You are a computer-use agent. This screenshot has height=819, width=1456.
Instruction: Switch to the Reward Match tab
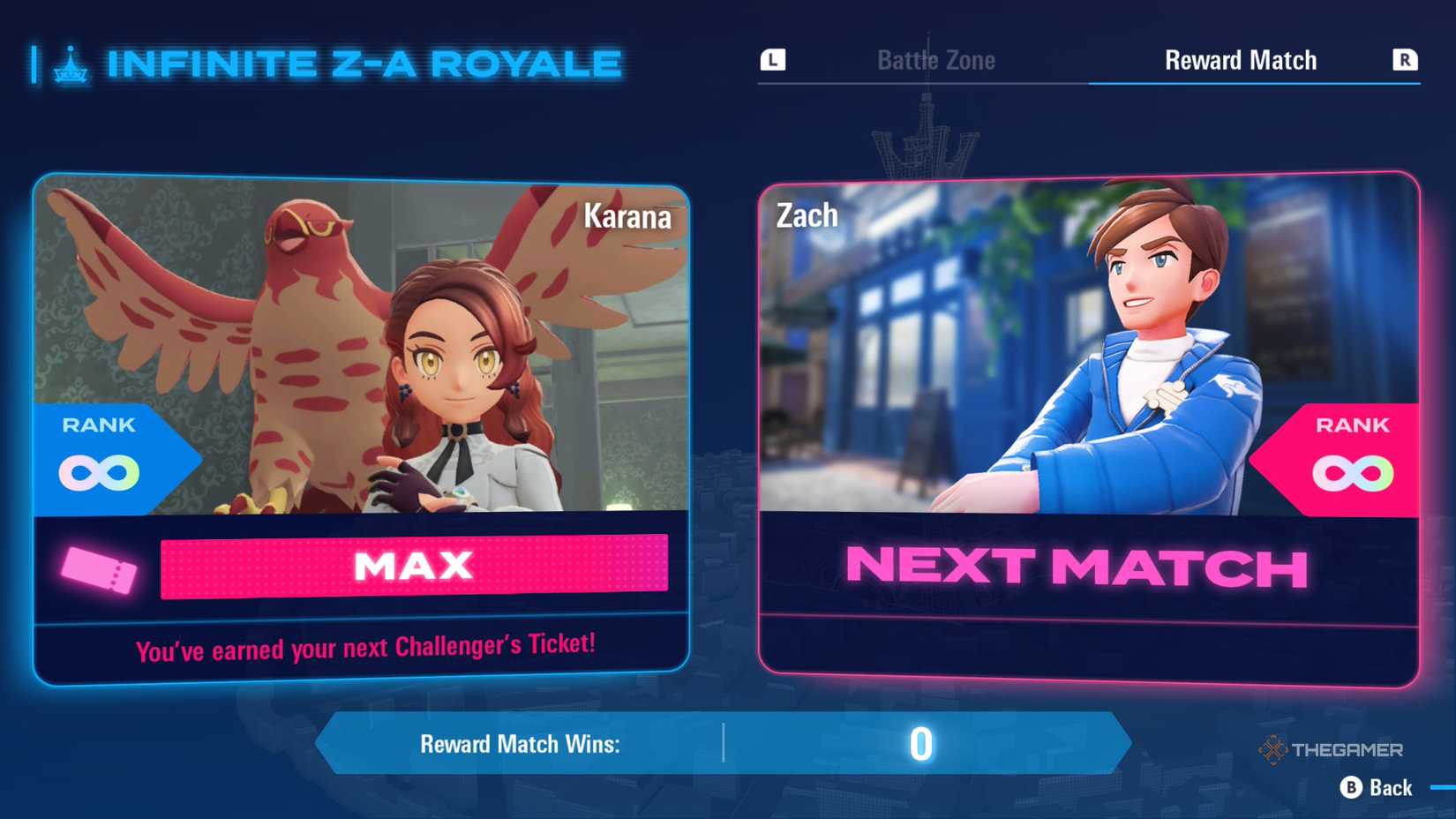tap(1240, 59)
